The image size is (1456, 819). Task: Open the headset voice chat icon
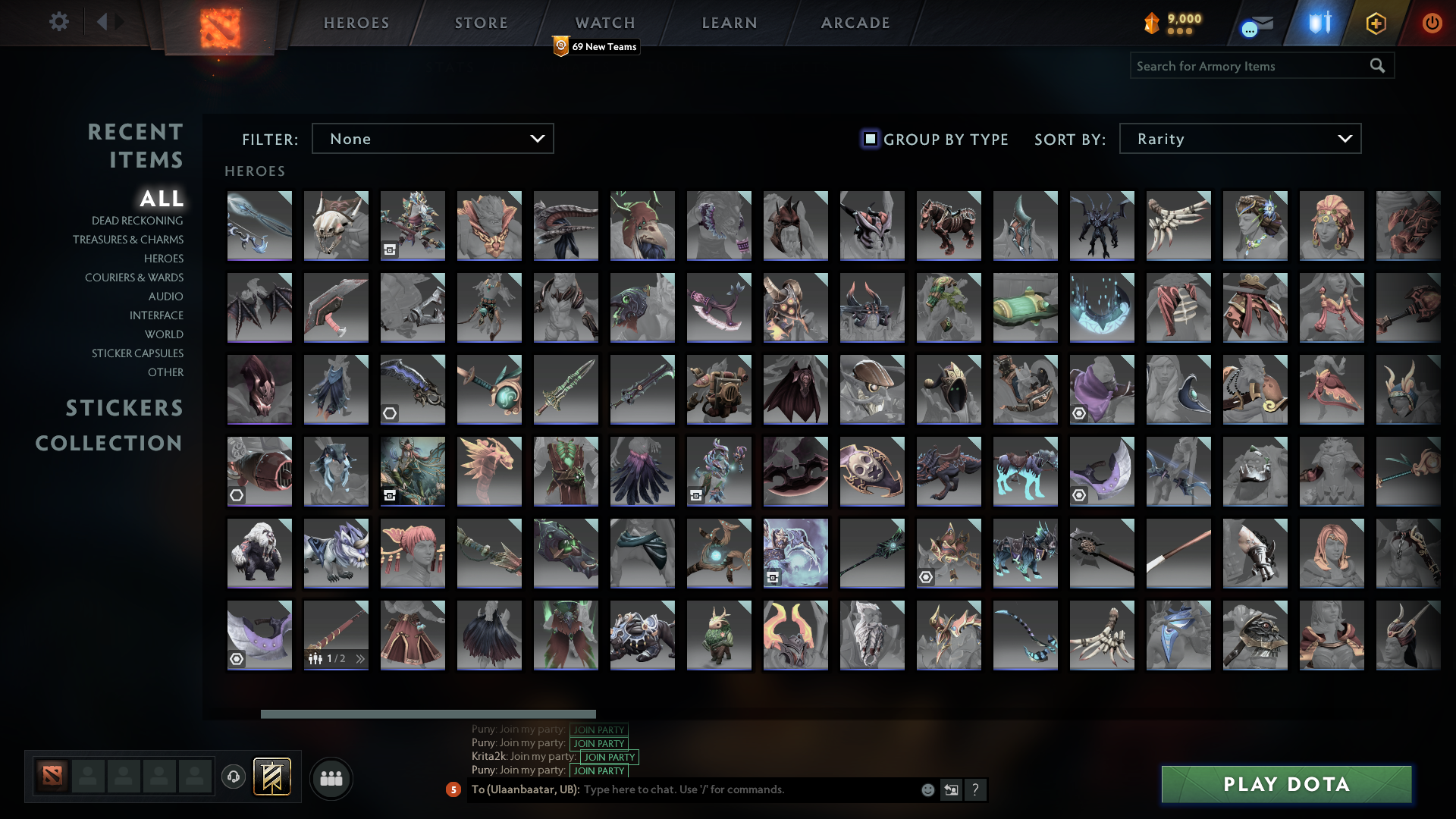(234, 777)
